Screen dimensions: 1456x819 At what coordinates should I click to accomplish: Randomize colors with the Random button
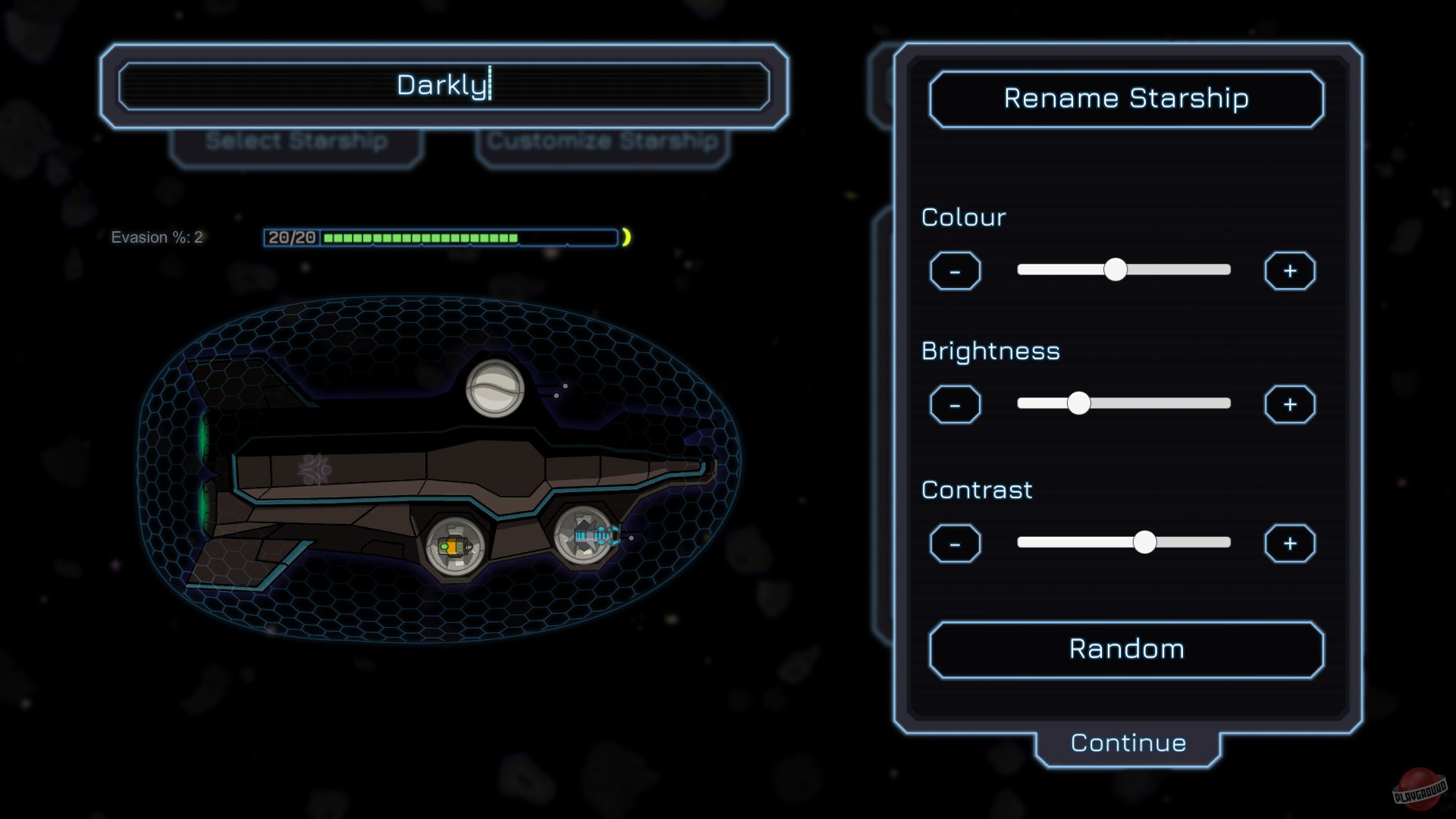(x=1126, y=648)
